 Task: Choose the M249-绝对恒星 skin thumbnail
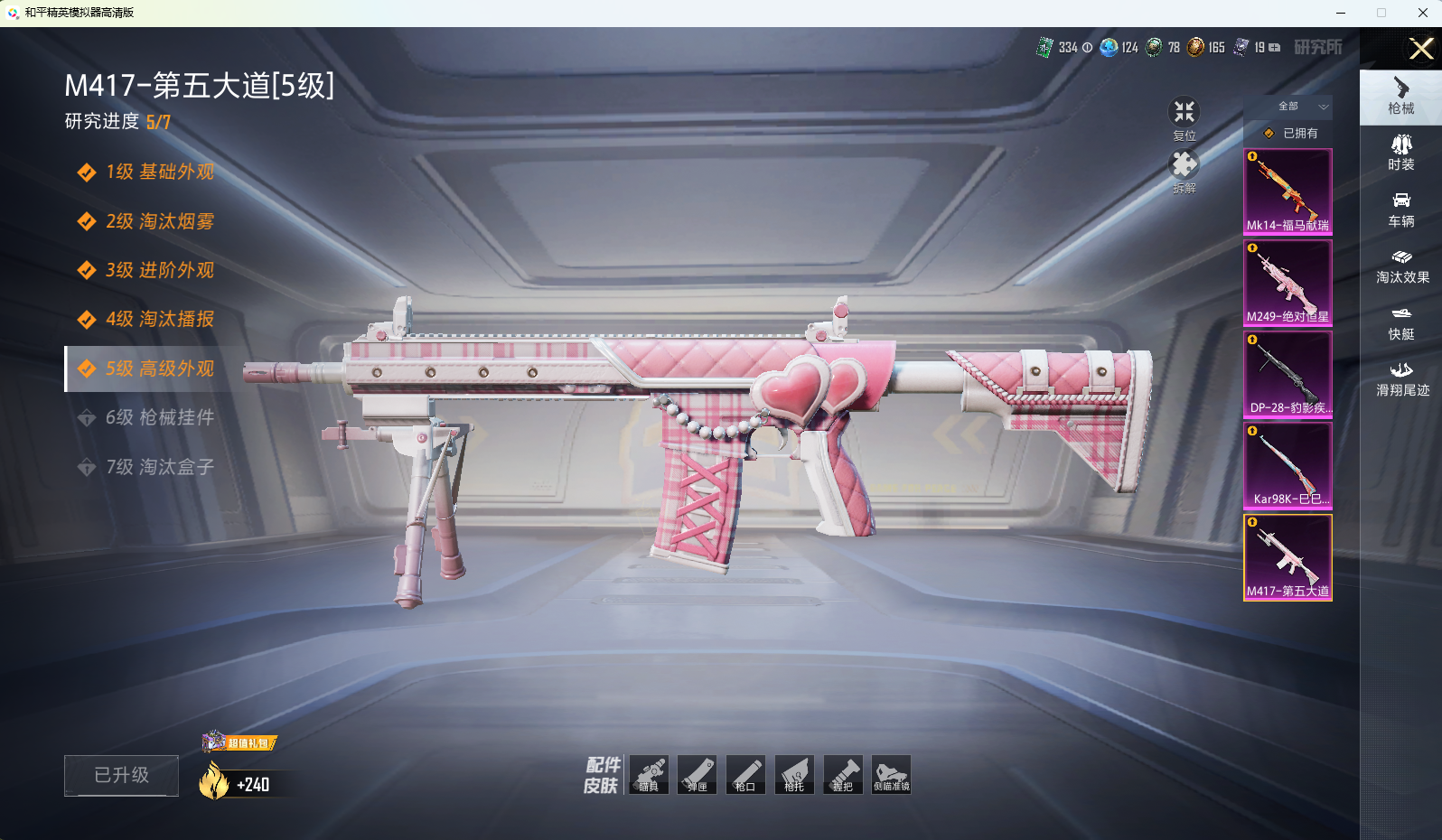coord(1287,283)
